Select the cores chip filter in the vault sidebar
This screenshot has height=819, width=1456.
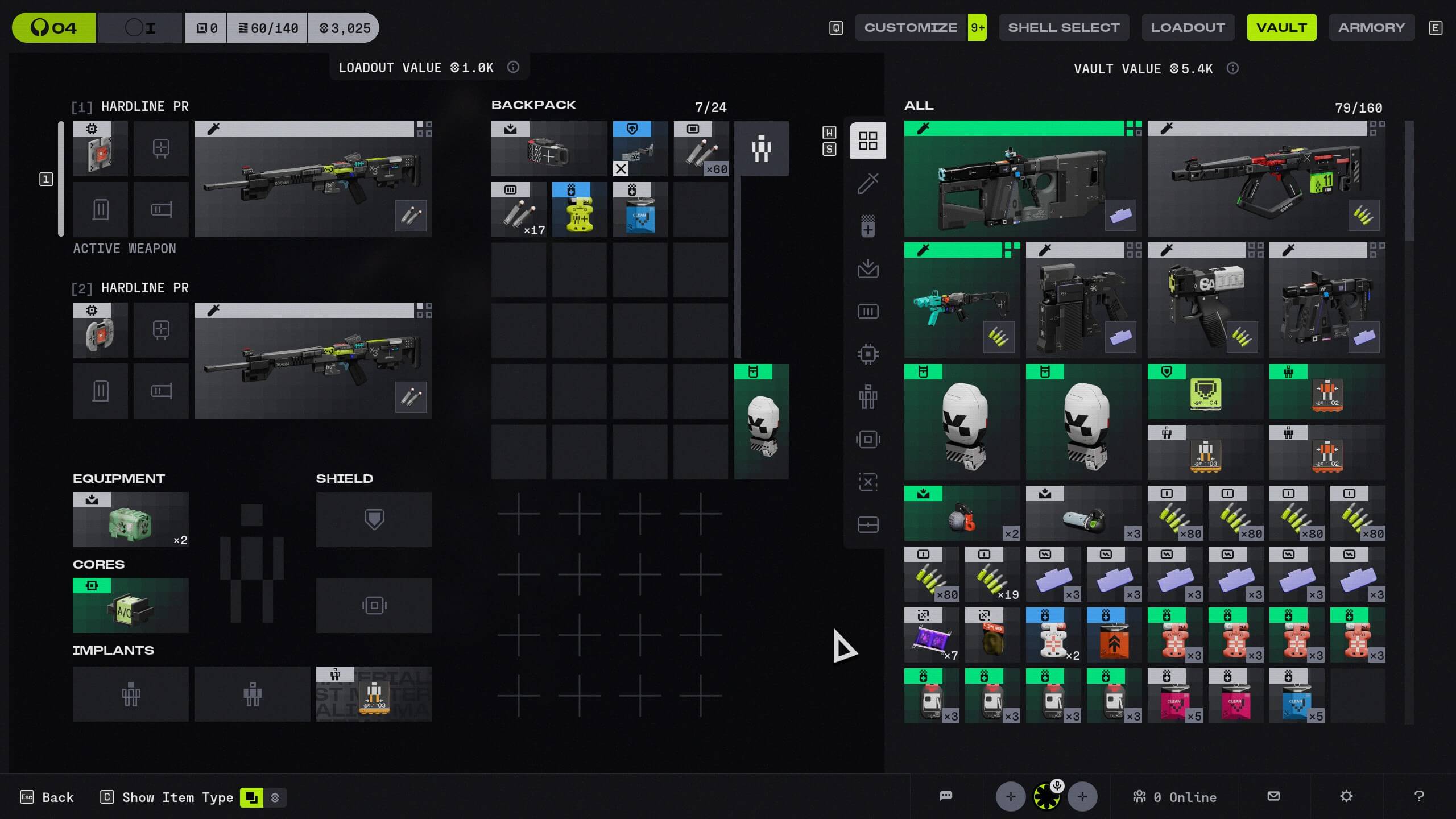(867, 353)
